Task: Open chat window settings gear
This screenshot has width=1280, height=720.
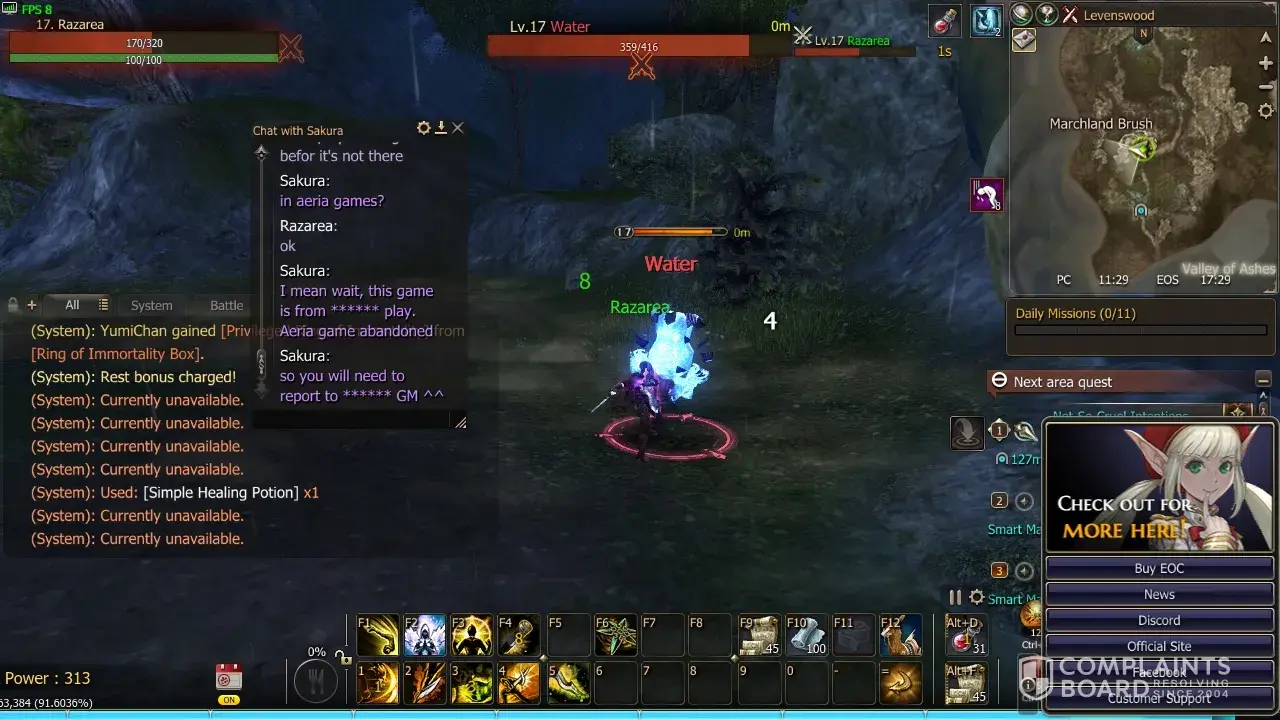Action: pyautogui.click(x=424, y=128)
